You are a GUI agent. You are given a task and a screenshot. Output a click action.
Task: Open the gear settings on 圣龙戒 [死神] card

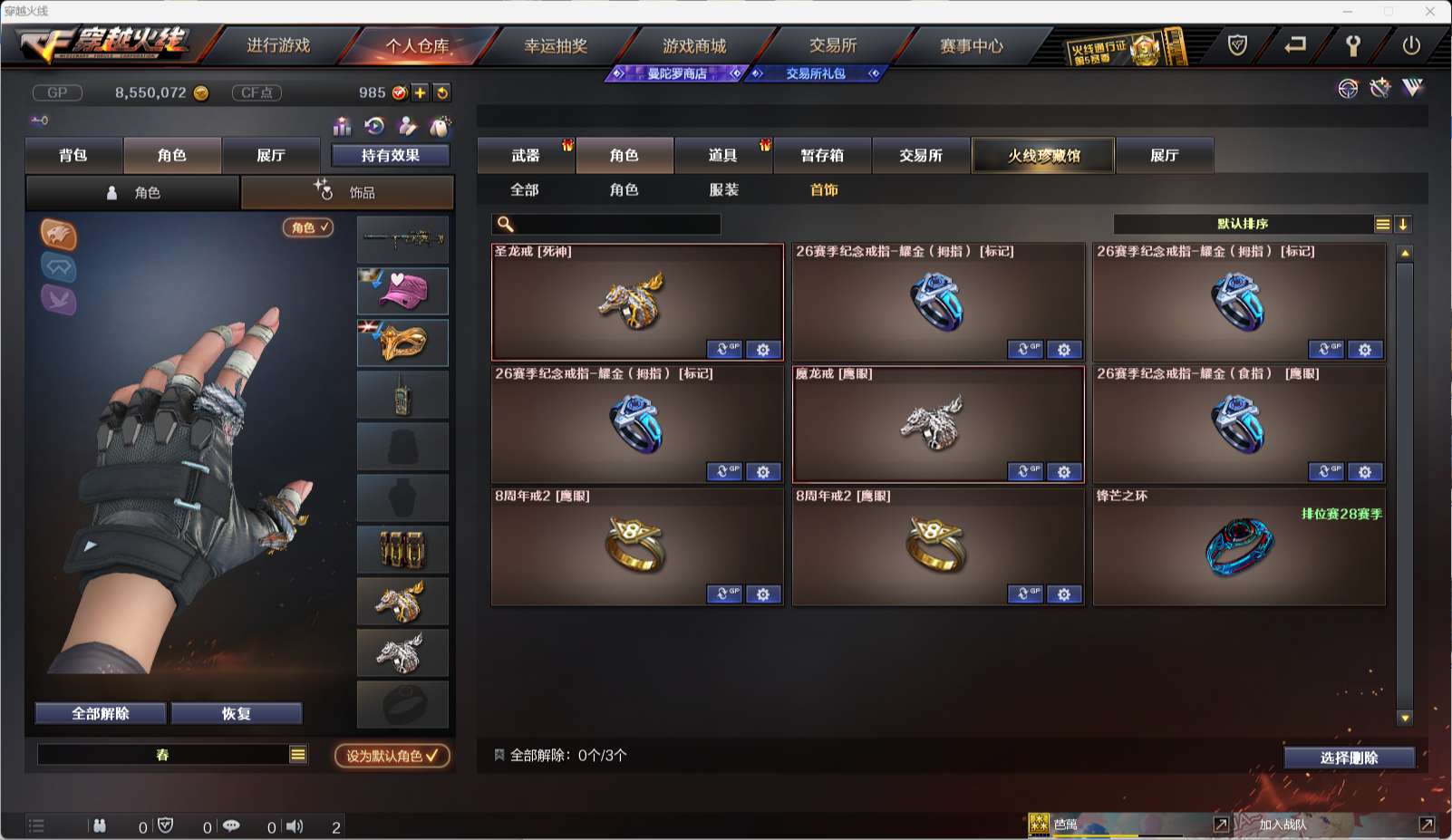[763, 349]
